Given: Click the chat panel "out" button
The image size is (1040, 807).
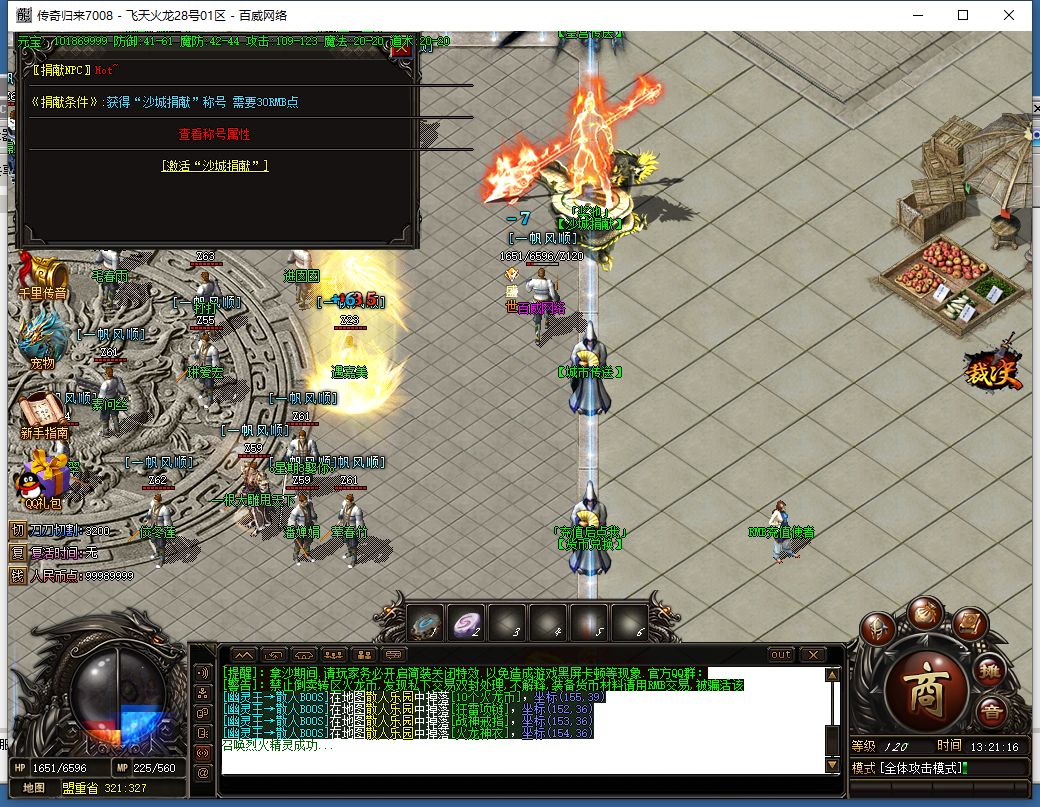Looking at the screenshot, I should [781, 655].
